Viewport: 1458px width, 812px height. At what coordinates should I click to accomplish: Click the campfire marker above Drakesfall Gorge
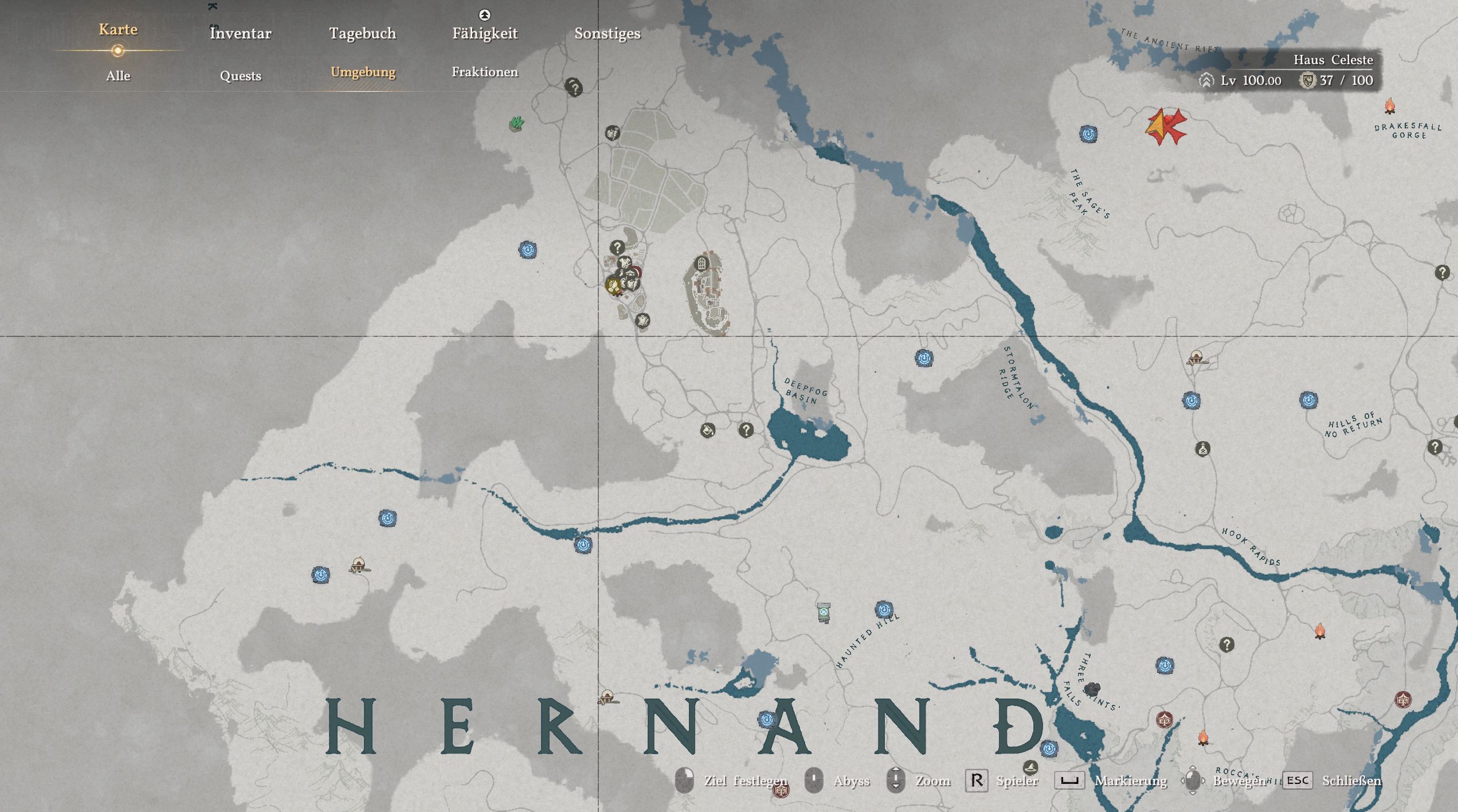pos(1389,106)
